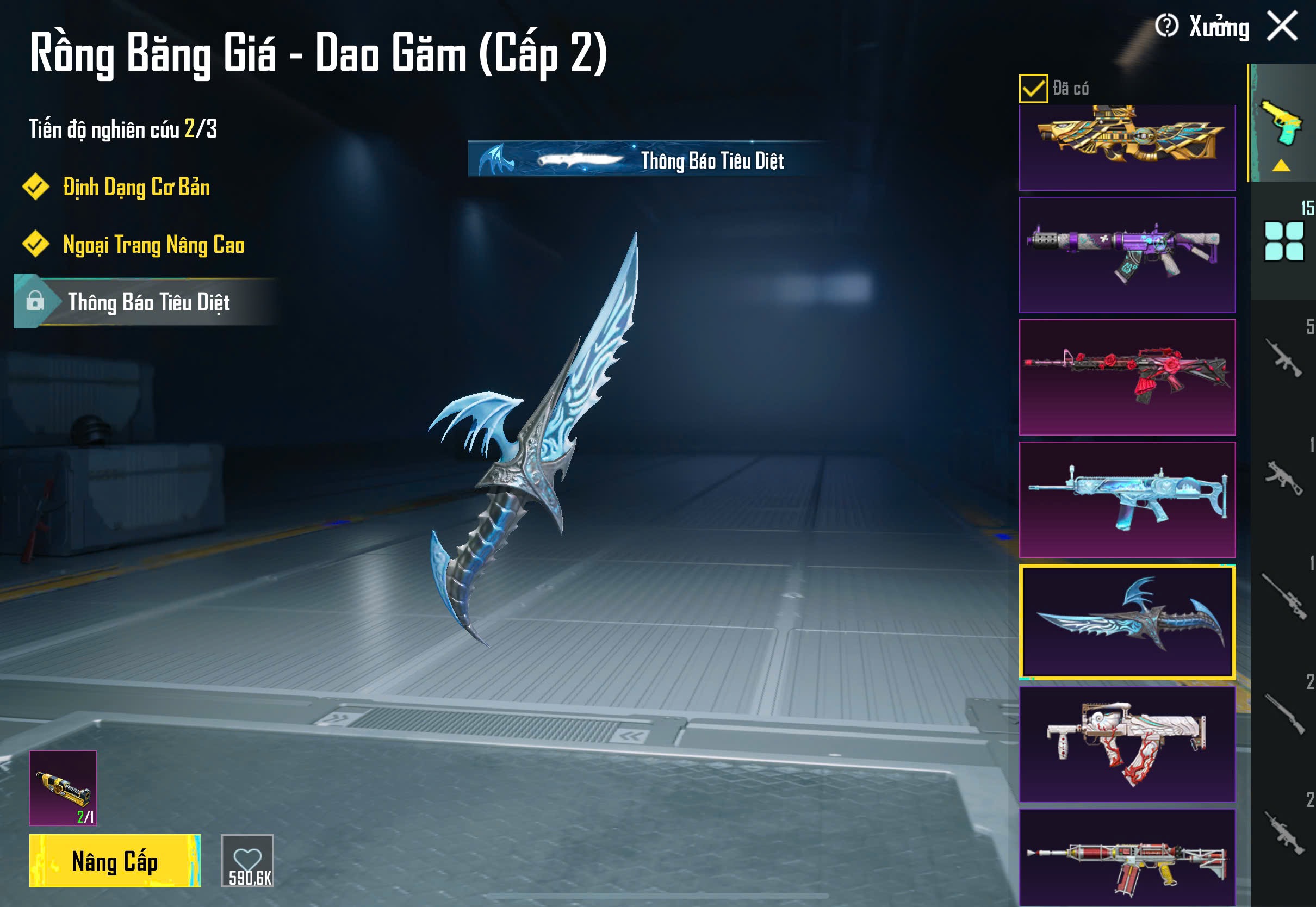Viewport: 1316px width, 907px height.
Task: Select the ice dragon dagger thumbnail
Action: coord(1127,622)
